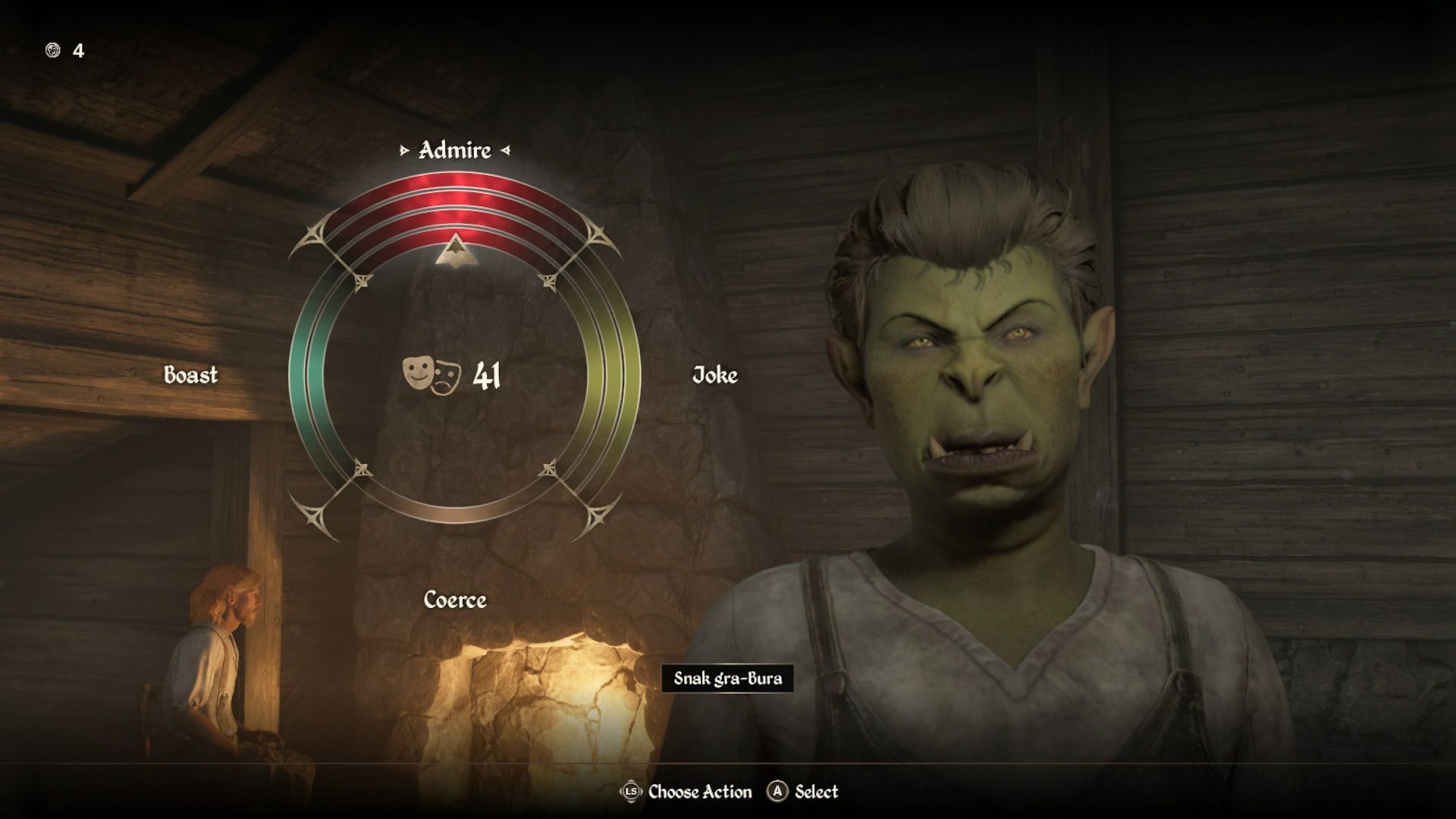Screen dimensions: 1456x819
Task: Click the Choose Action label
Action: (698, 791)
